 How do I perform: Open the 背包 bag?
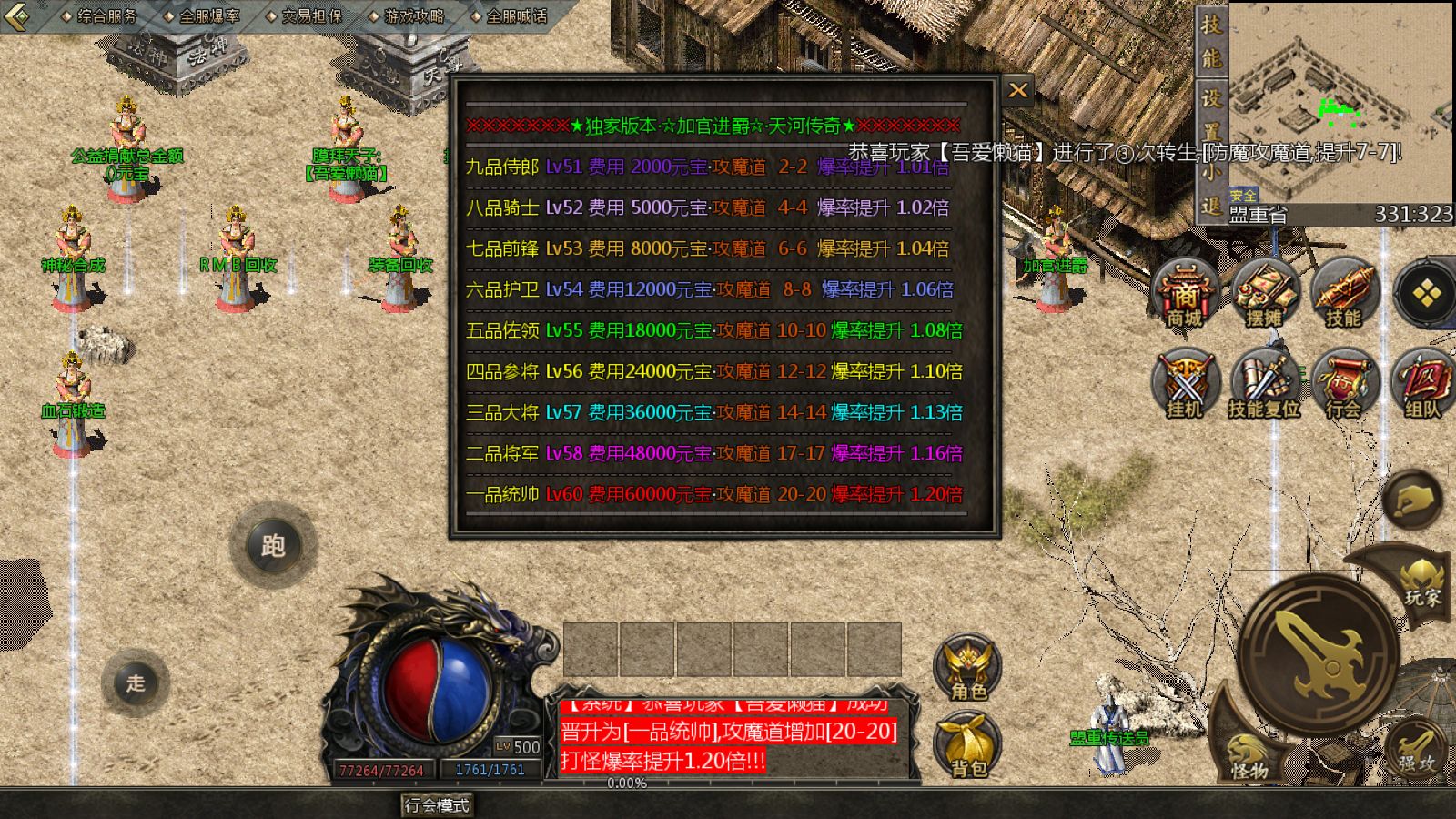967,744
